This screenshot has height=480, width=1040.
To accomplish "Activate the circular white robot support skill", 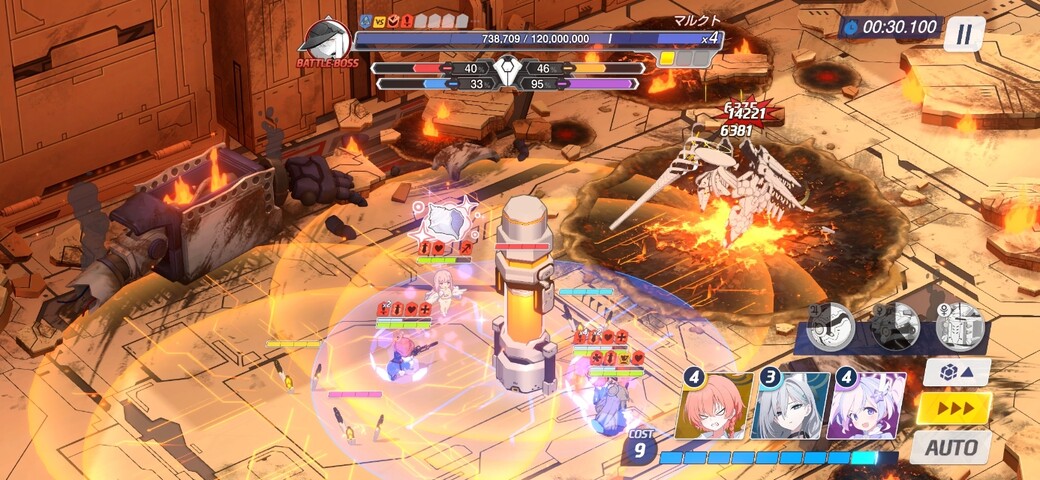I will click(960, 326).
